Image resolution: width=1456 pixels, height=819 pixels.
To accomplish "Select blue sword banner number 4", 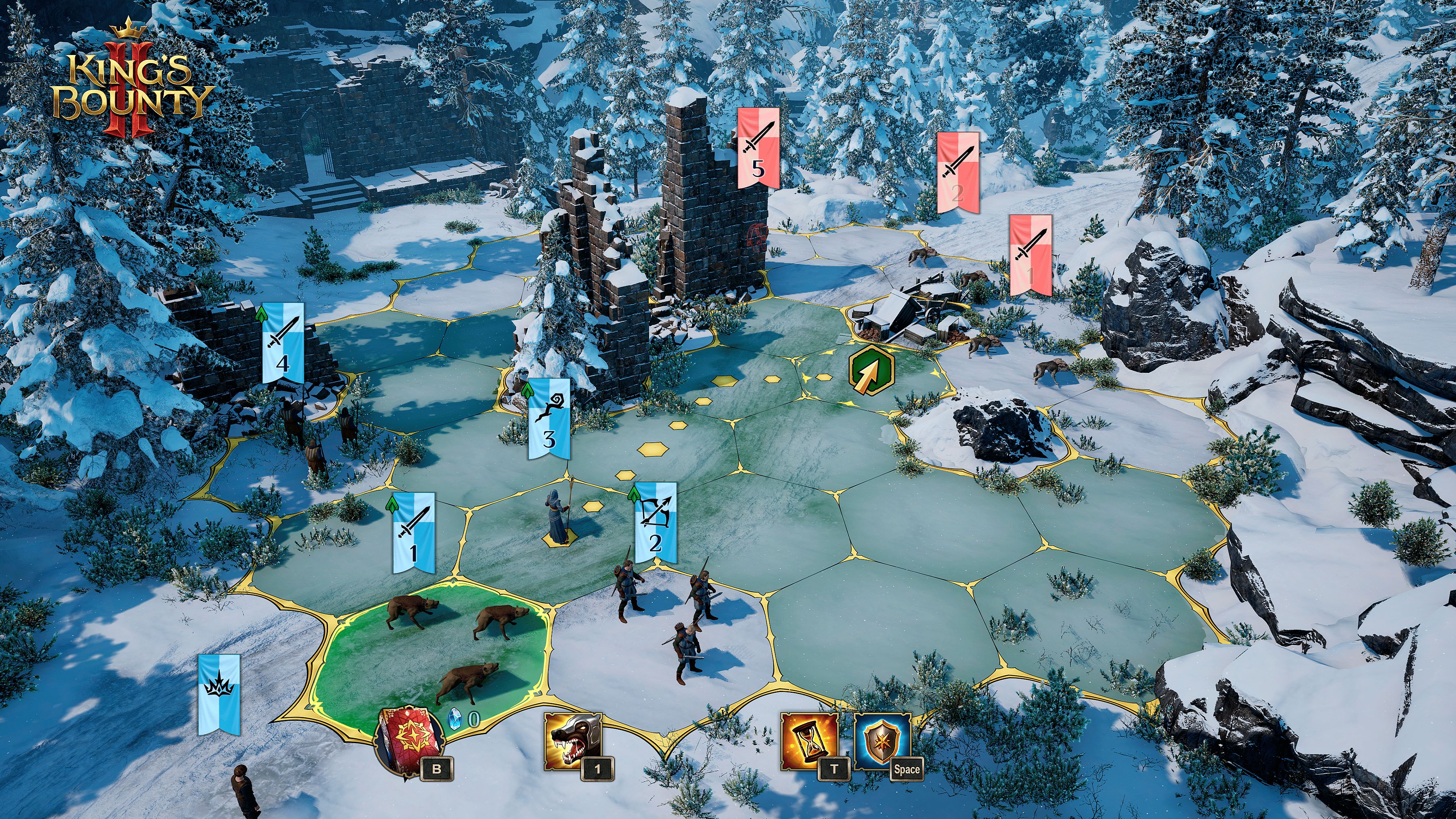I will [x=283, y=343].
